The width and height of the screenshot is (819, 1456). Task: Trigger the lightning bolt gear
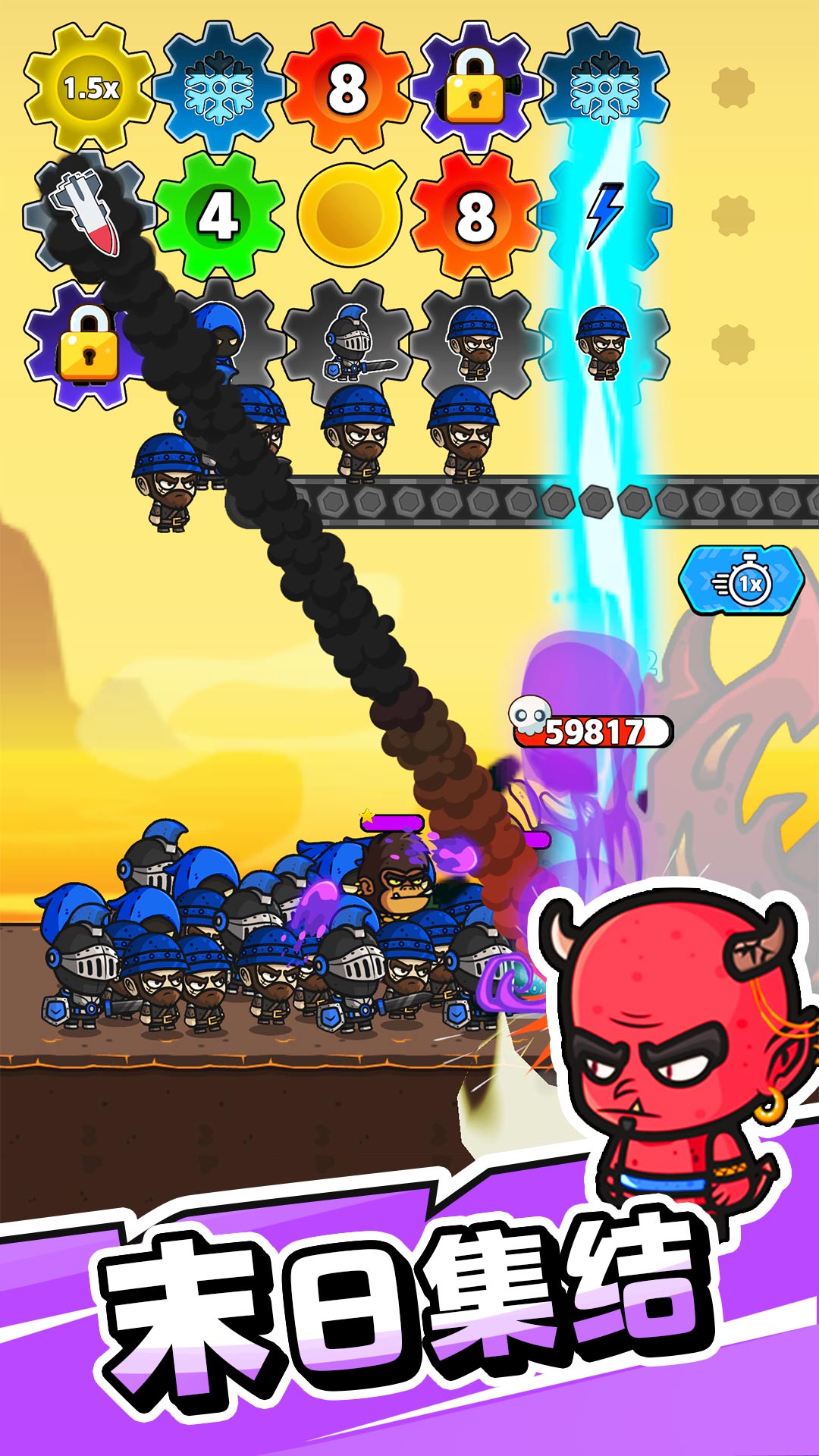tap(605, 216)
